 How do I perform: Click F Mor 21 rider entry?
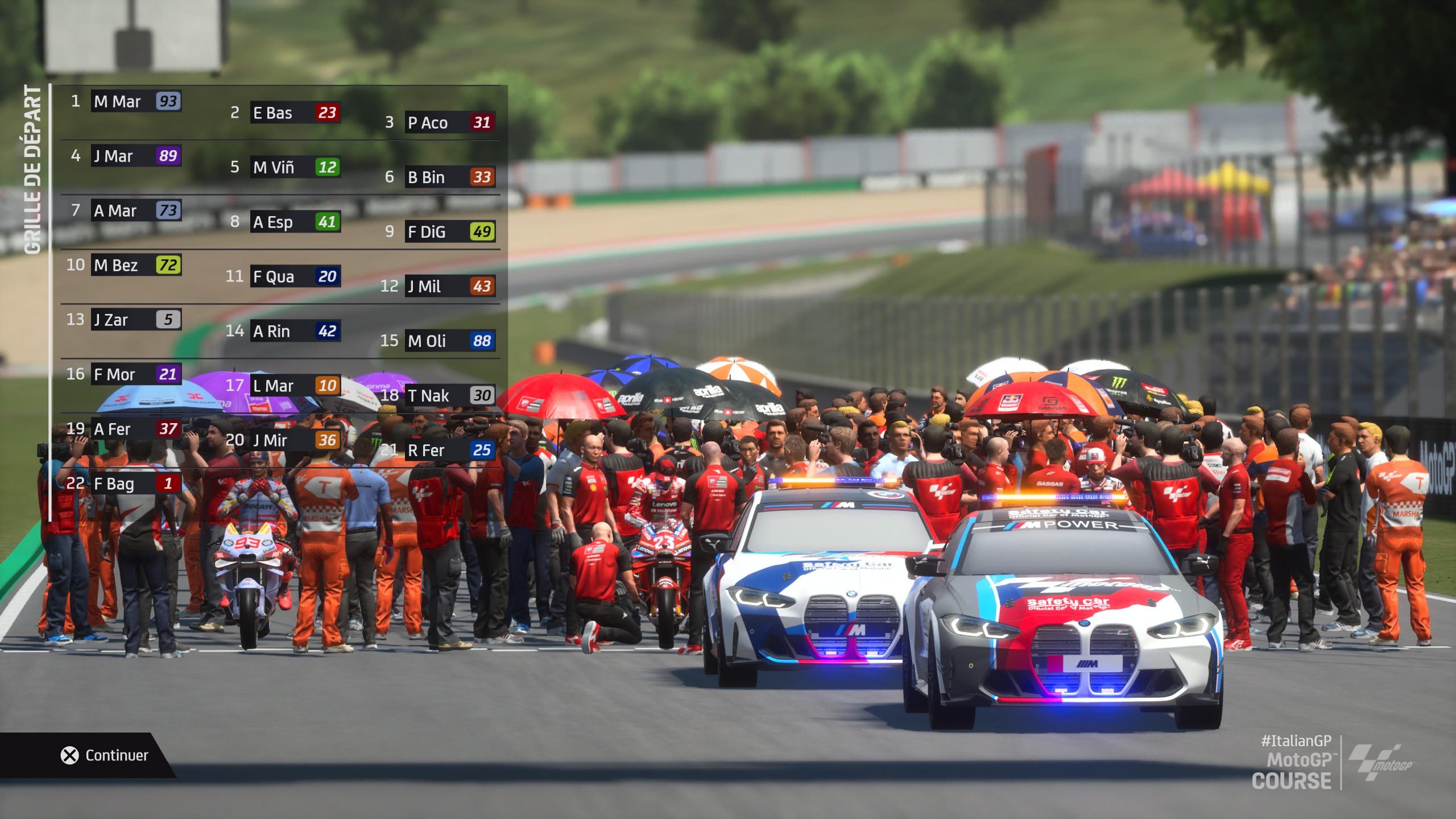point(136,374)
